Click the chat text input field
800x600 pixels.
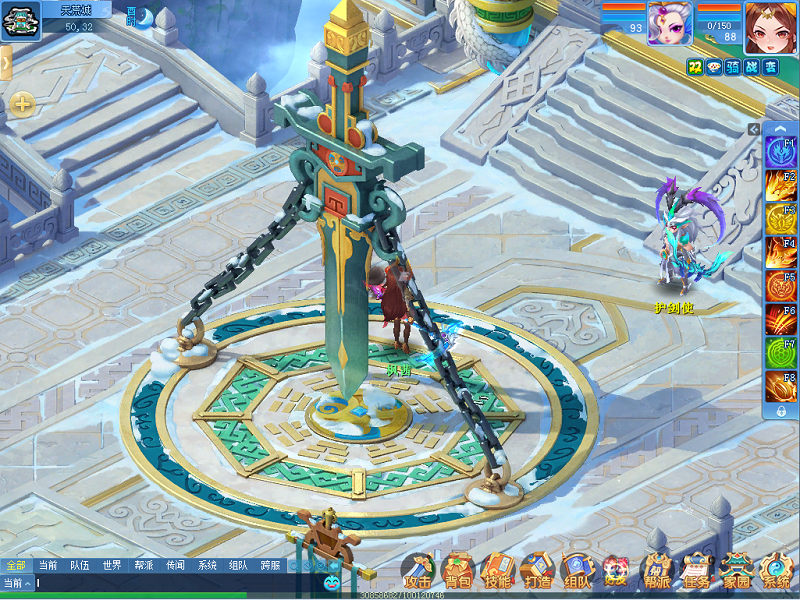tap(170, 583)
